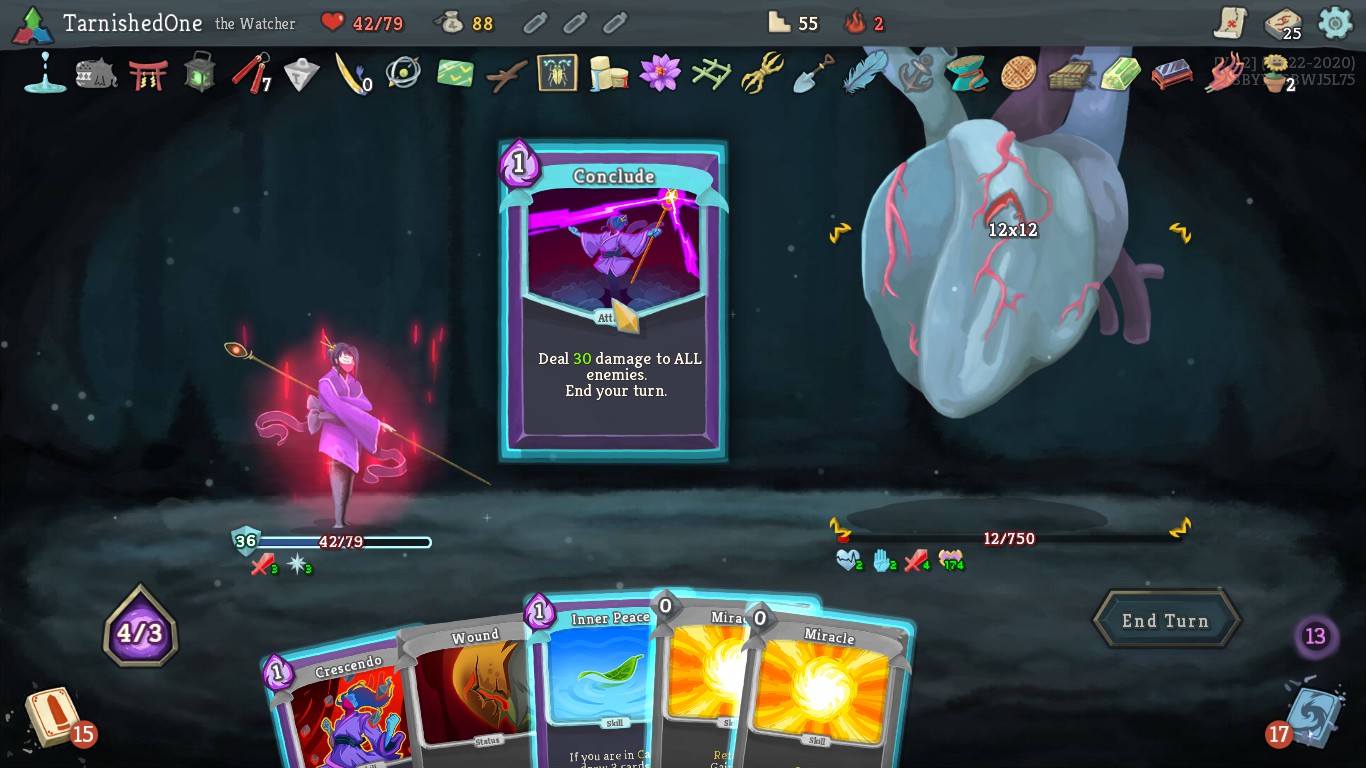This screenshot has width=1366, height=768.
Task: Inspect the Preserved Insect relic
Action: pos(557,74)
